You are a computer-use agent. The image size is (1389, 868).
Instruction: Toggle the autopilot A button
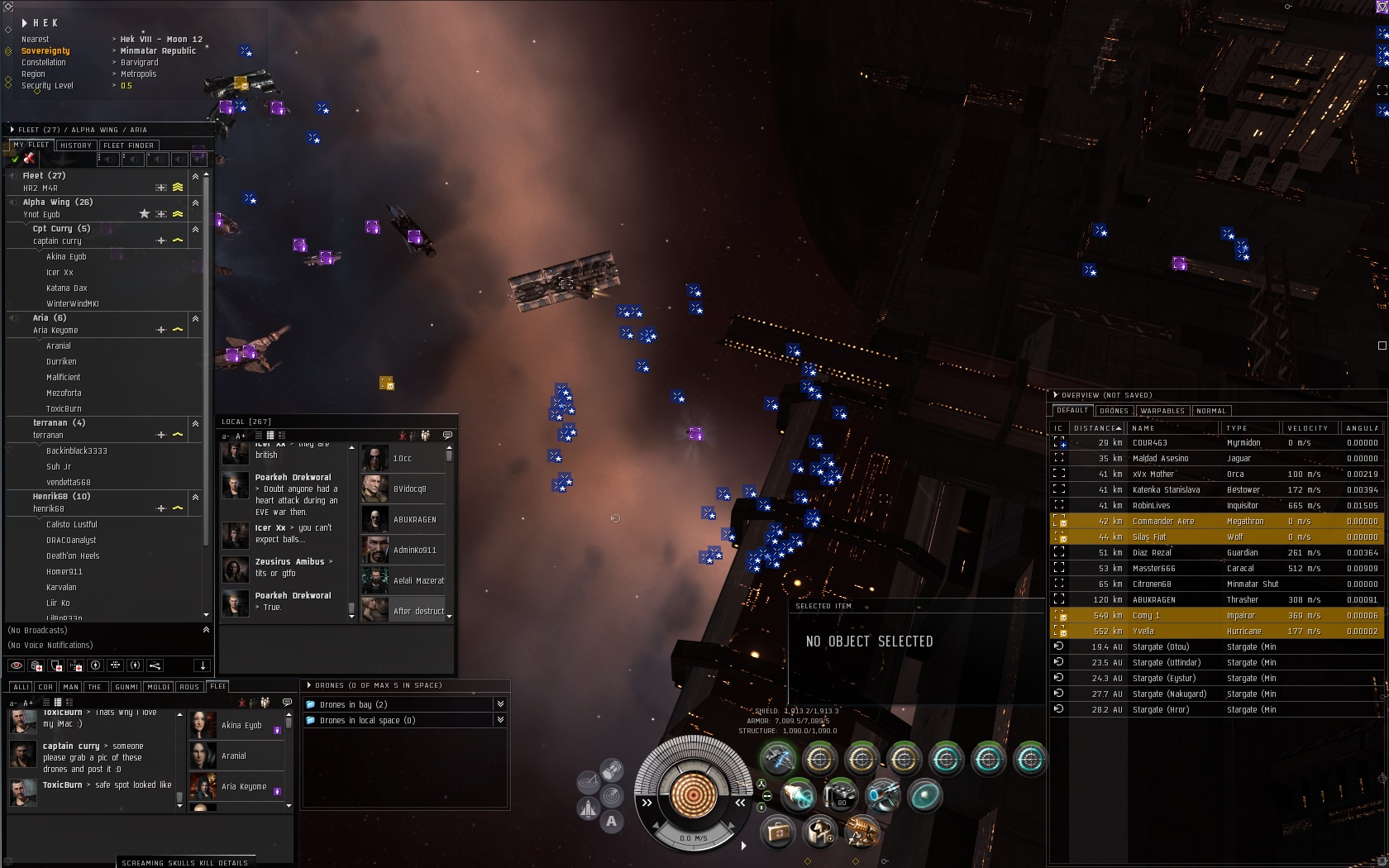tap(611, 821)
